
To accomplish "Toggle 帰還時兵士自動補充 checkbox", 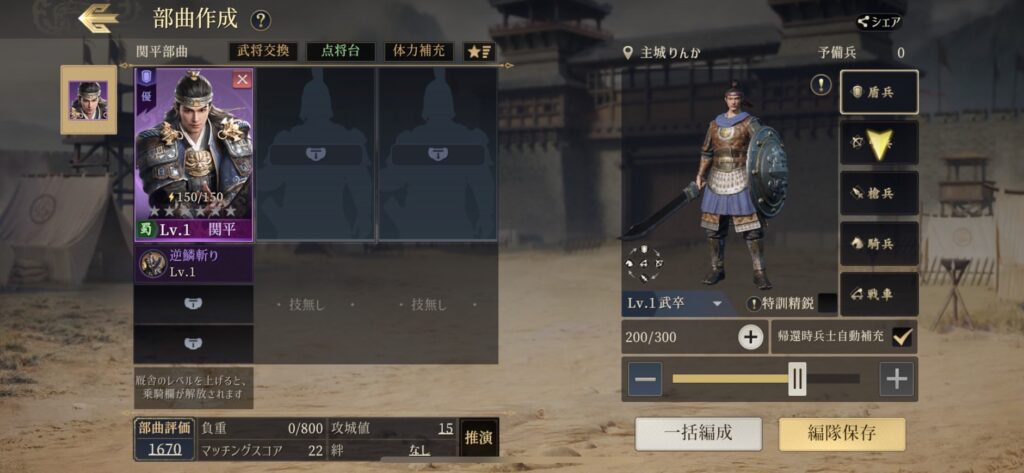I will (x=902, y=337).
